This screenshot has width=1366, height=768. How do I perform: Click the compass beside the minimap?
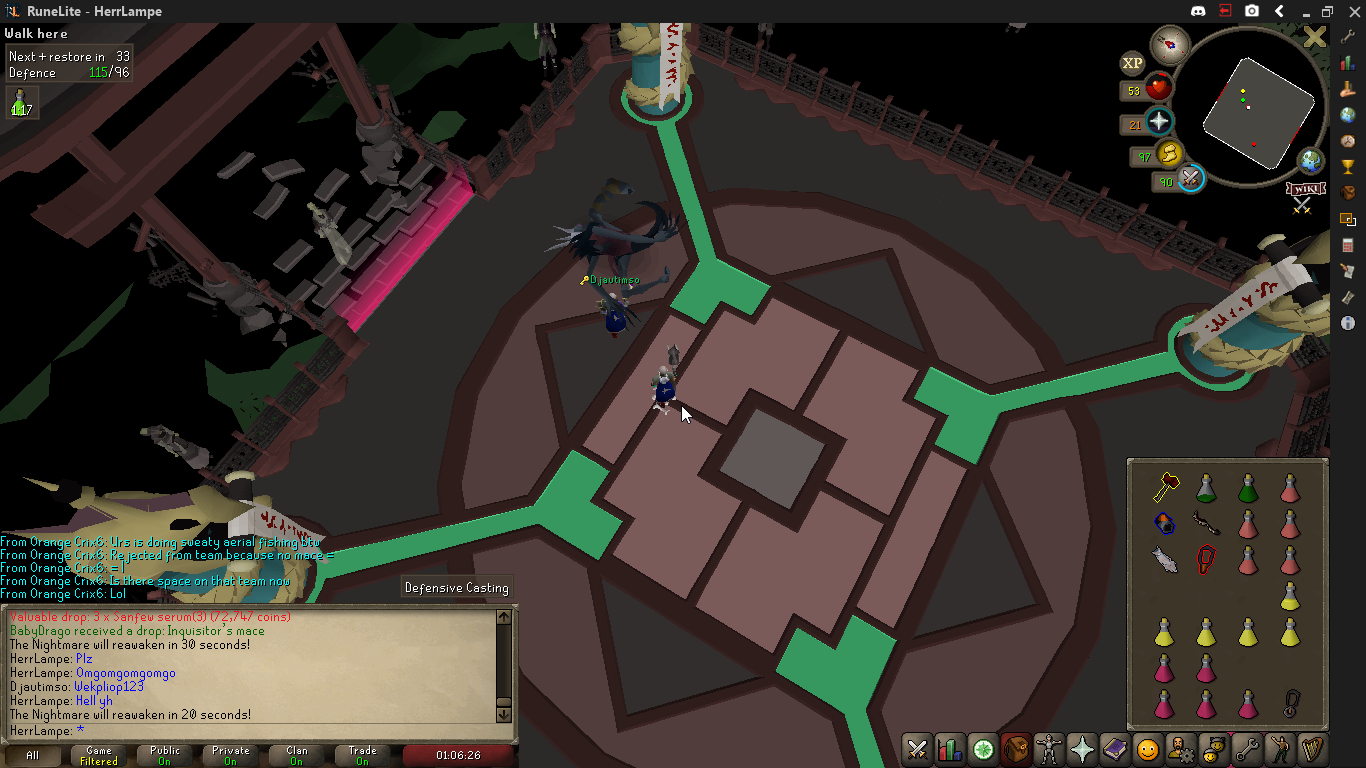point(1169,45)
